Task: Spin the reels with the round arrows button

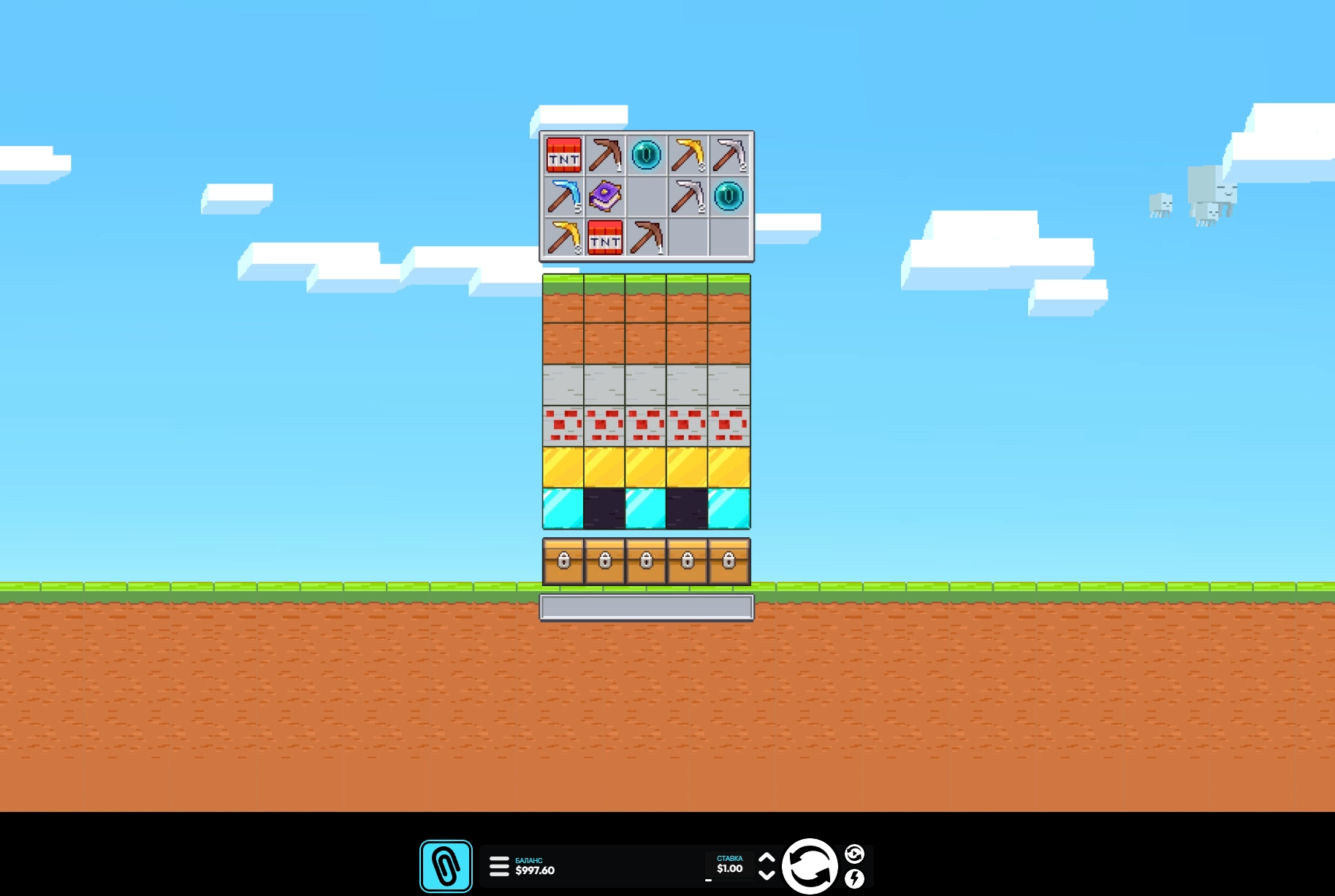Action: tap(810, 867)
